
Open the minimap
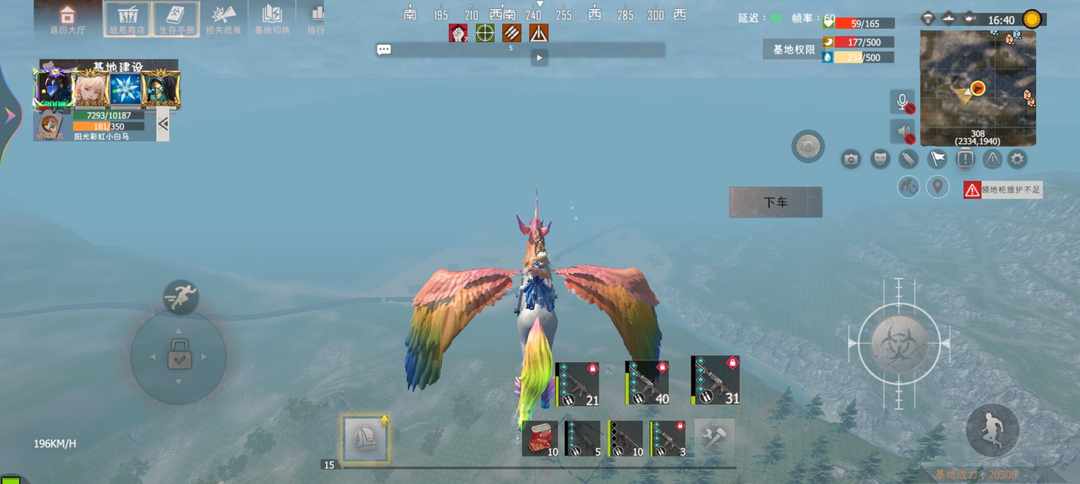977,88
